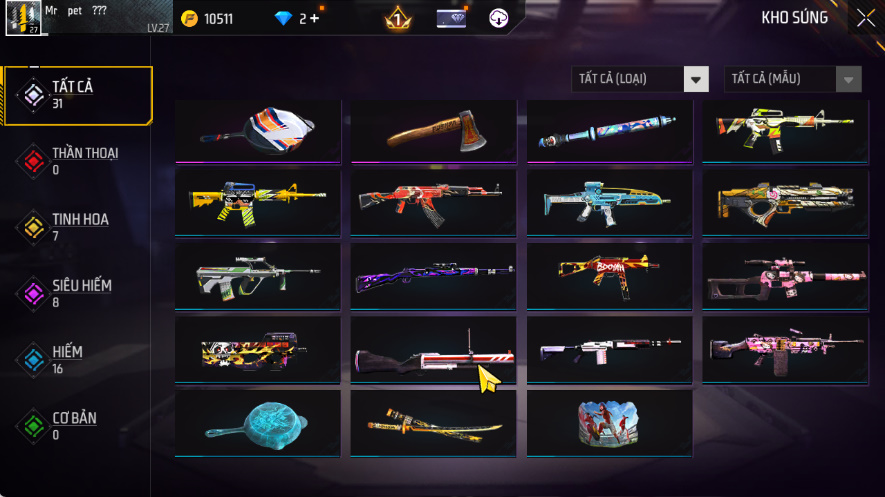The height and width of the screenshot is (497, 885).
Task: Pick the blue and white submachine gun skin
Action: [609, 202]
